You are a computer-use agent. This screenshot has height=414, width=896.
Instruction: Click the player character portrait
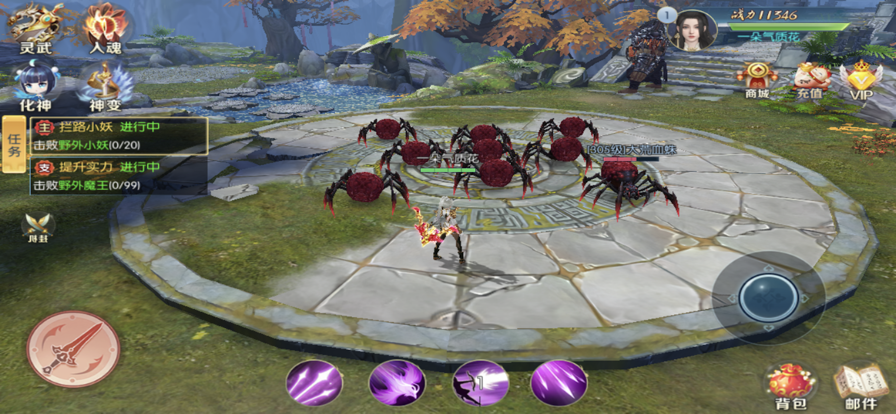coord(692,28)
